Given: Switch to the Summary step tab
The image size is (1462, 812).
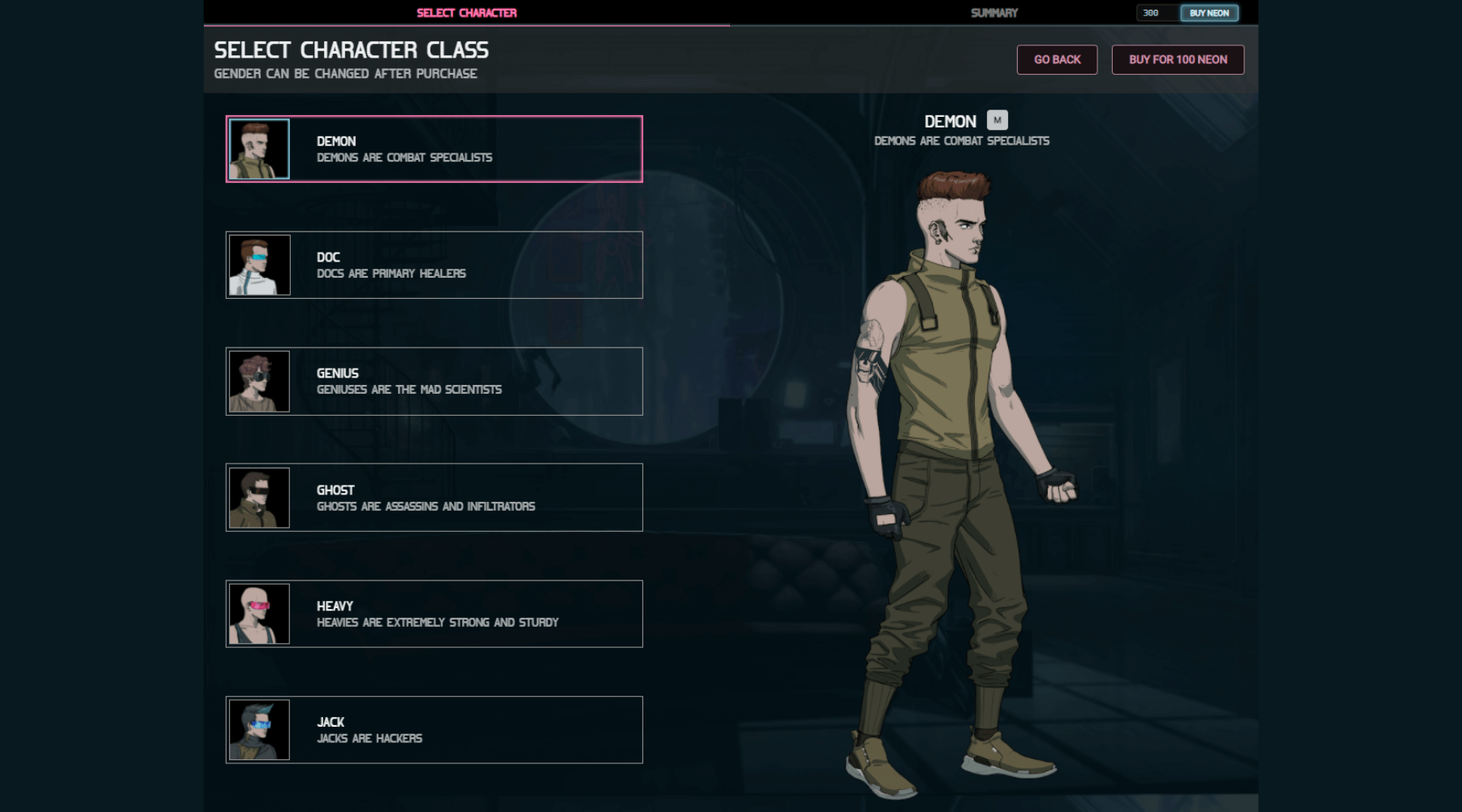Looking at the screenshot, I should [993, 13].
